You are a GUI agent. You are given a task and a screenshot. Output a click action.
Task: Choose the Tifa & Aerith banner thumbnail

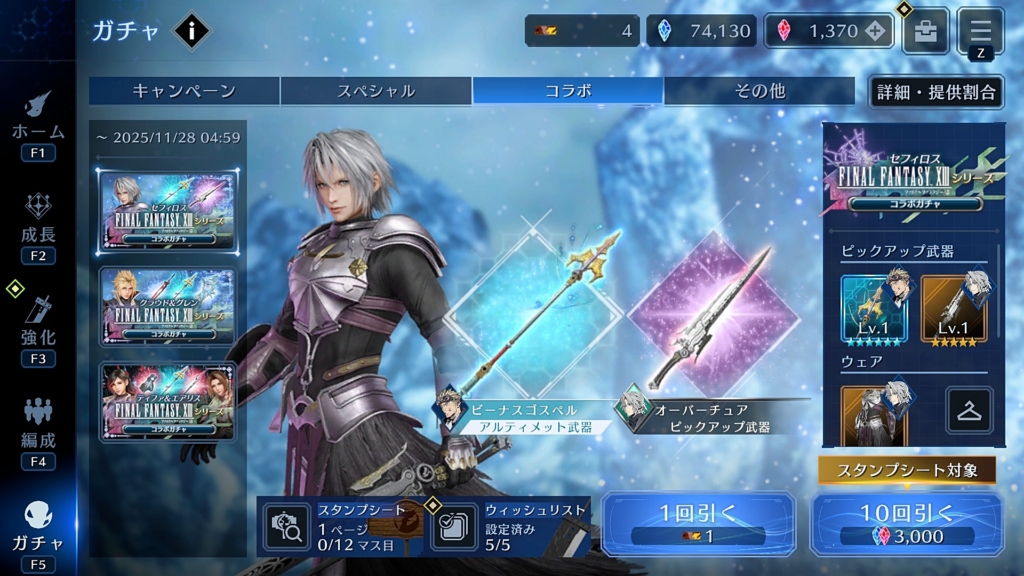point(167,401)
